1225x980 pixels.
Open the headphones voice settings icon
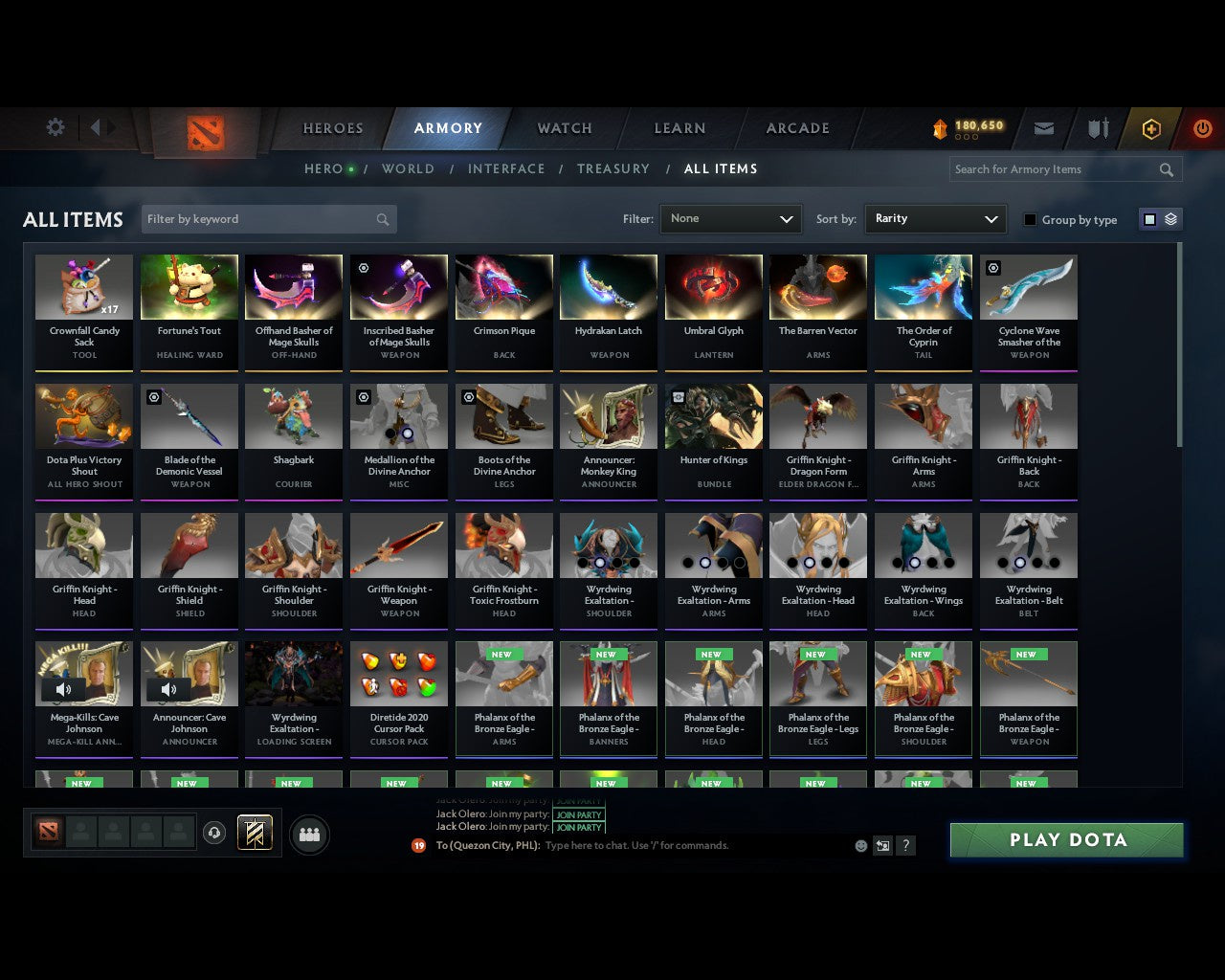point(214,833)
